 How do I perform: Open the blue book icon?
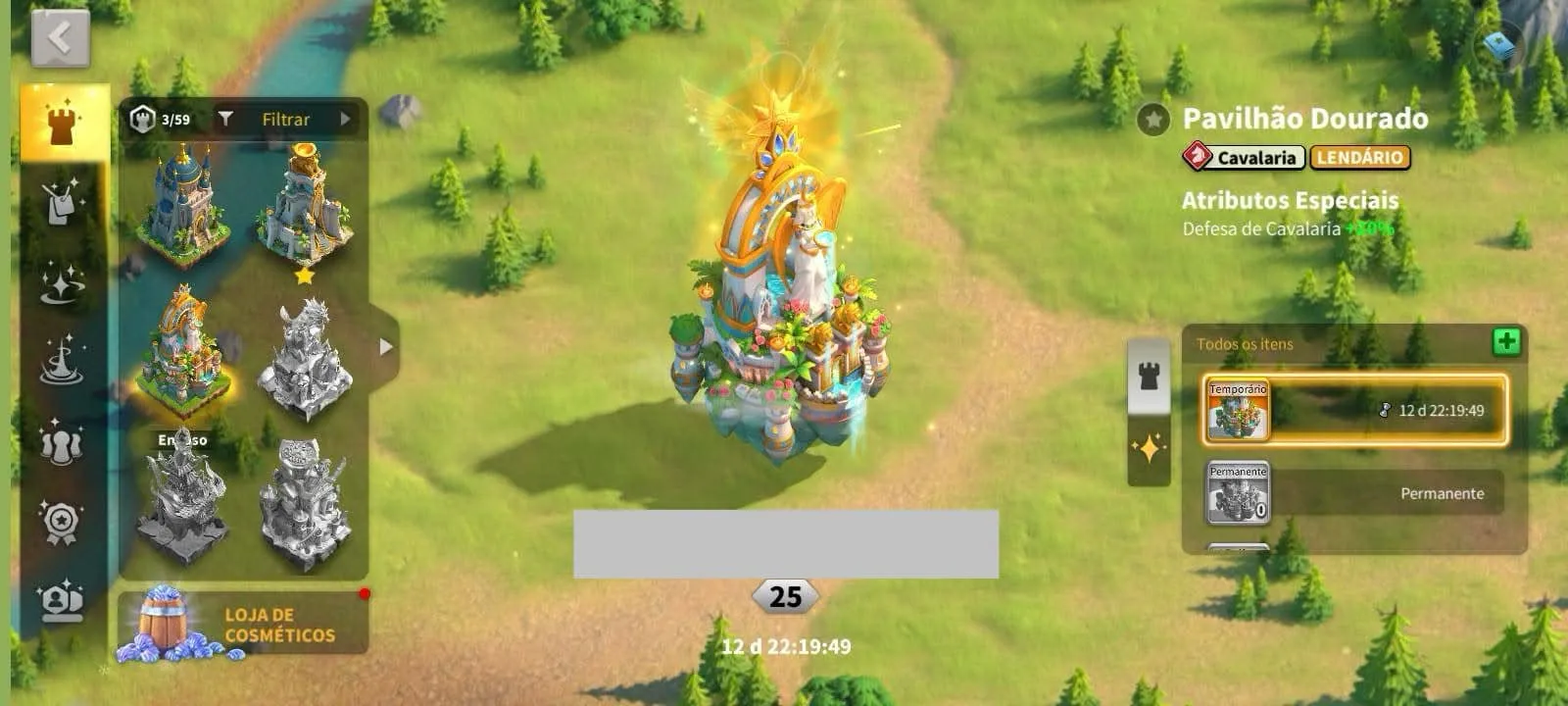click(x=1498, y=45)
